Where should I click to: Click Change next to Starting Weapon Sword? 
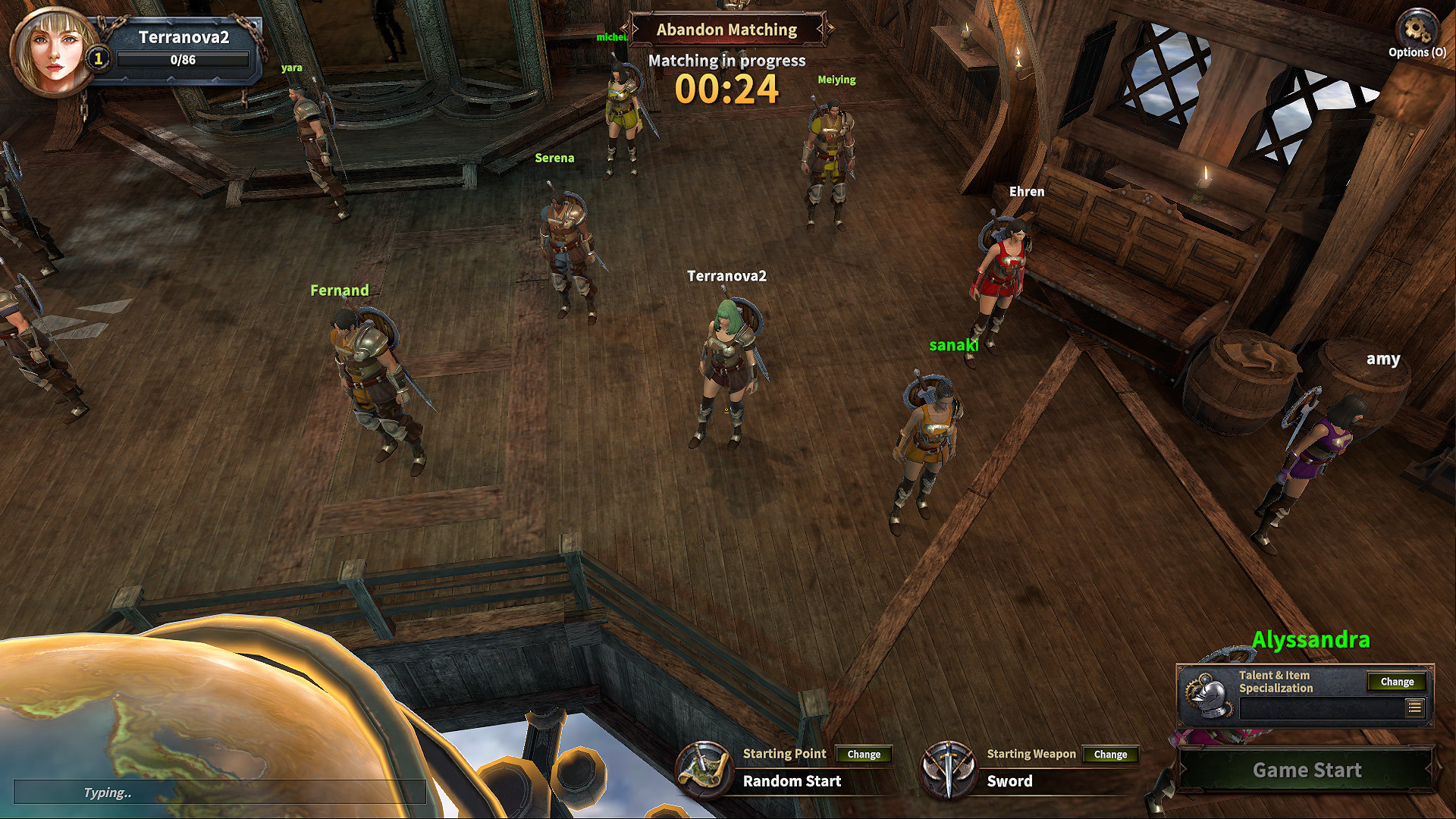click(x=1110, y=755)
